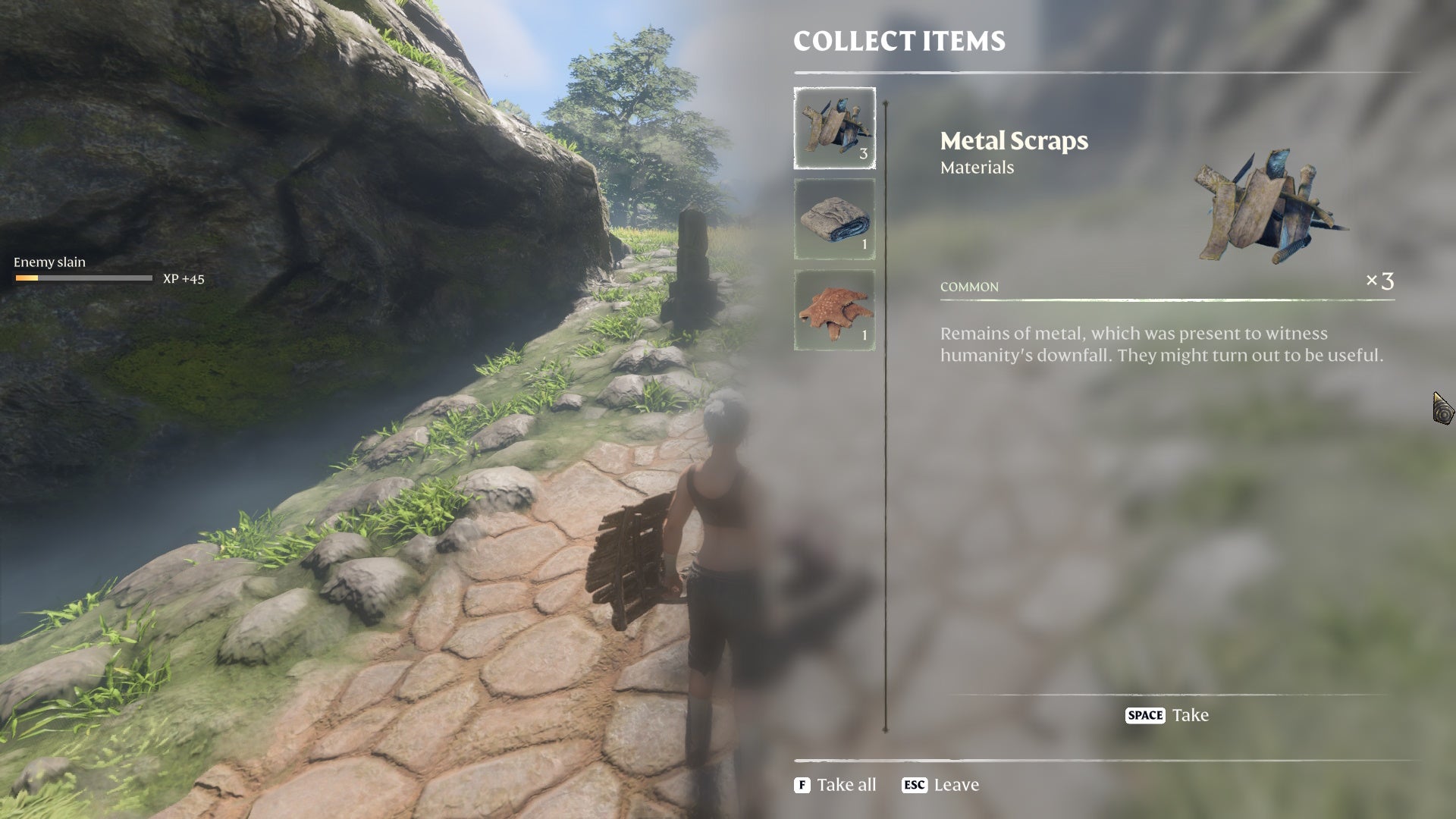Toggle selection of the starfish loot entry

(x=834, y=311)
